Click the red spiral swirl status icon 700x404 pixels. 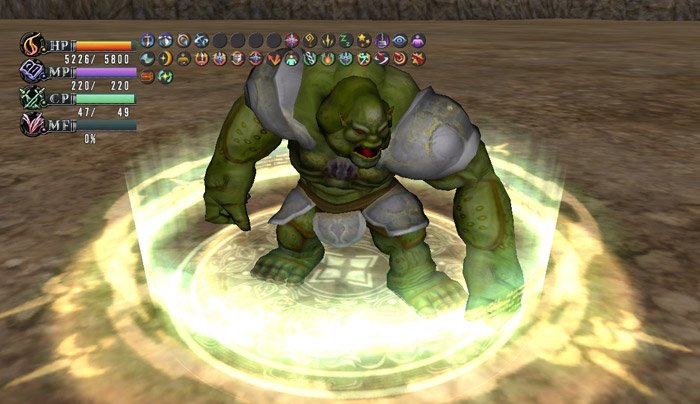(x=399, y=58)
